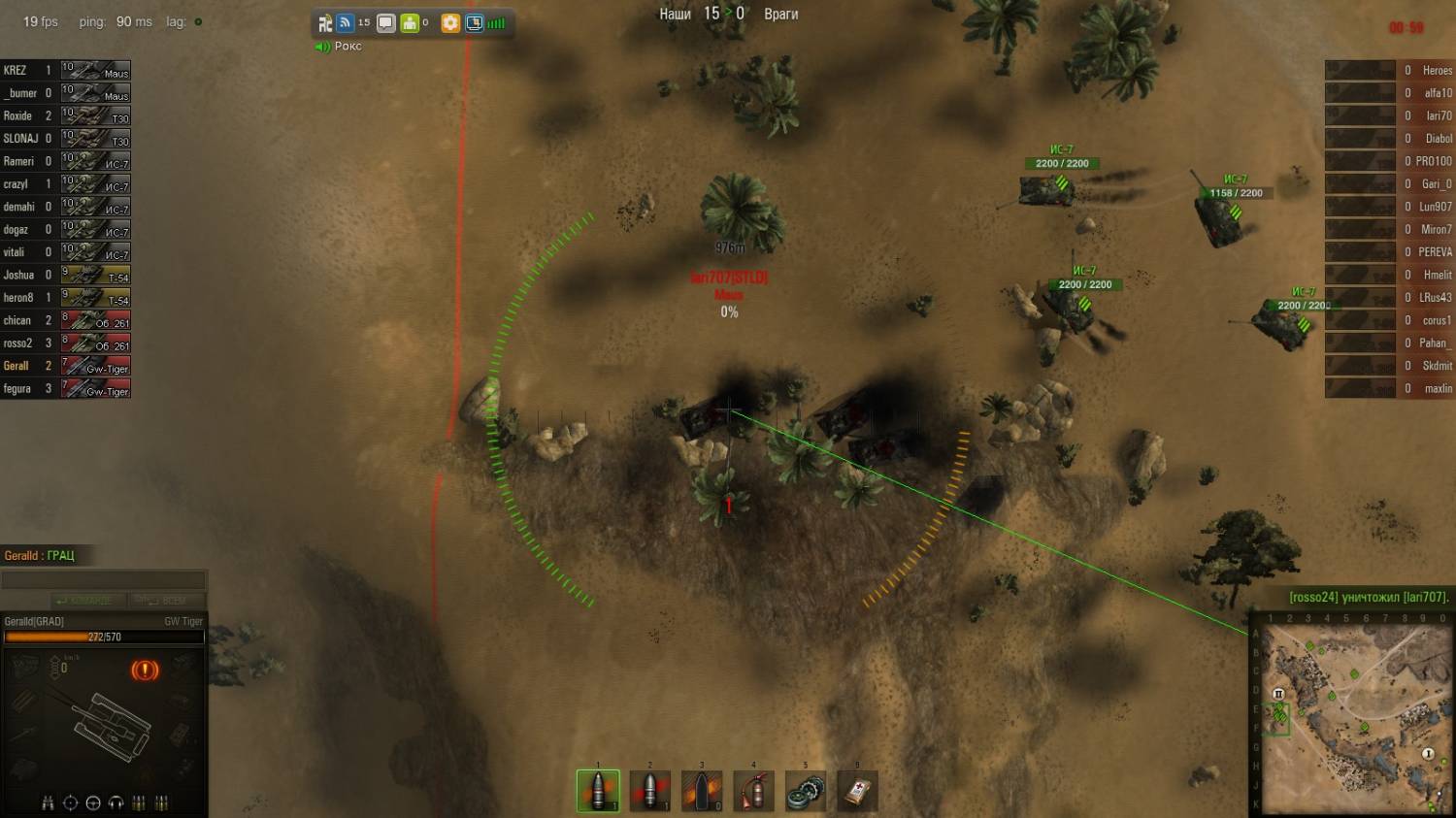
Task: Activate the repair kit consumable
Action: coord(805,791)
